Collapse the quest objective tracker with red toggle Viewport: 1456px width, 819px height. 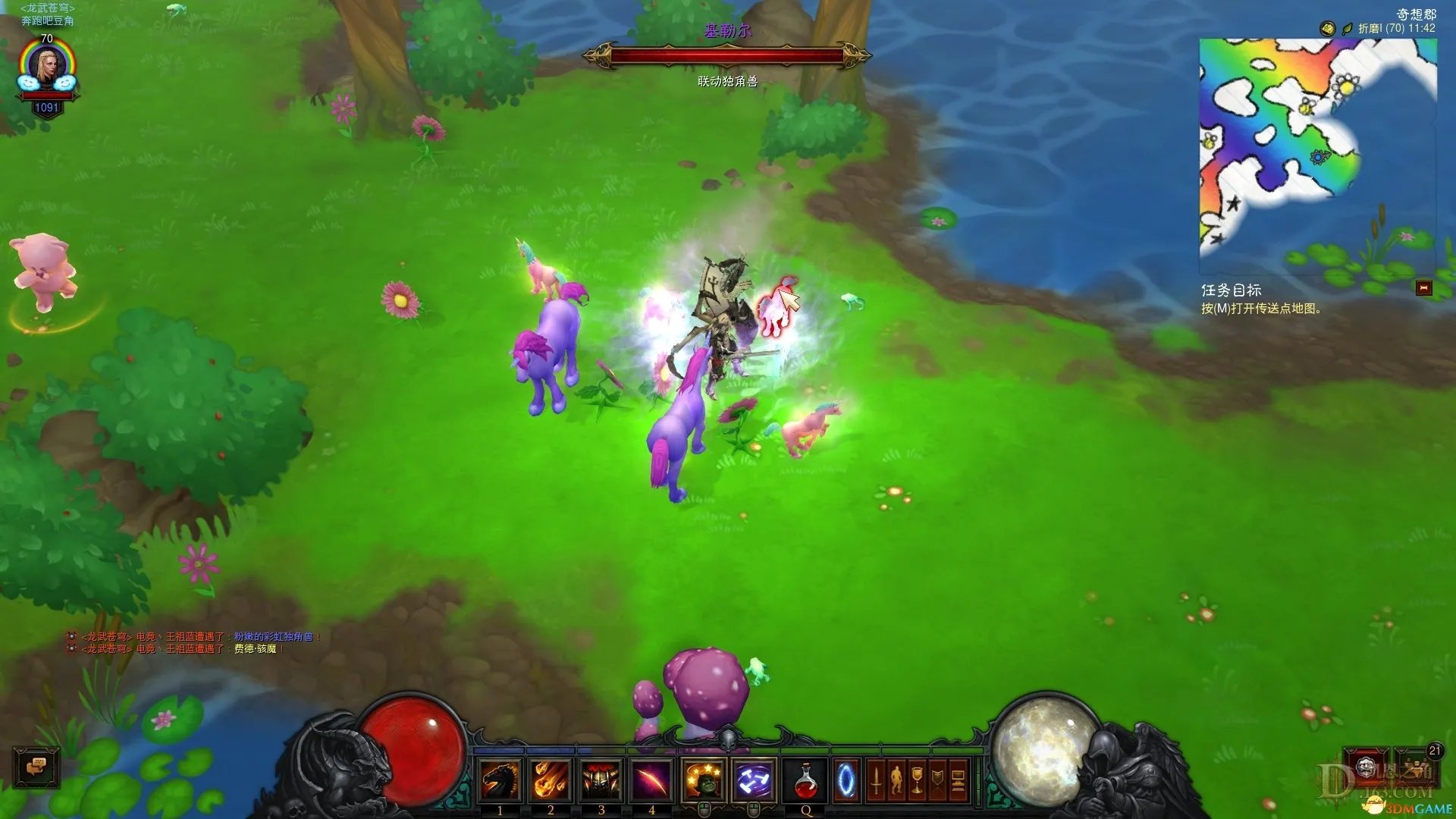[x=1423, y=288]
